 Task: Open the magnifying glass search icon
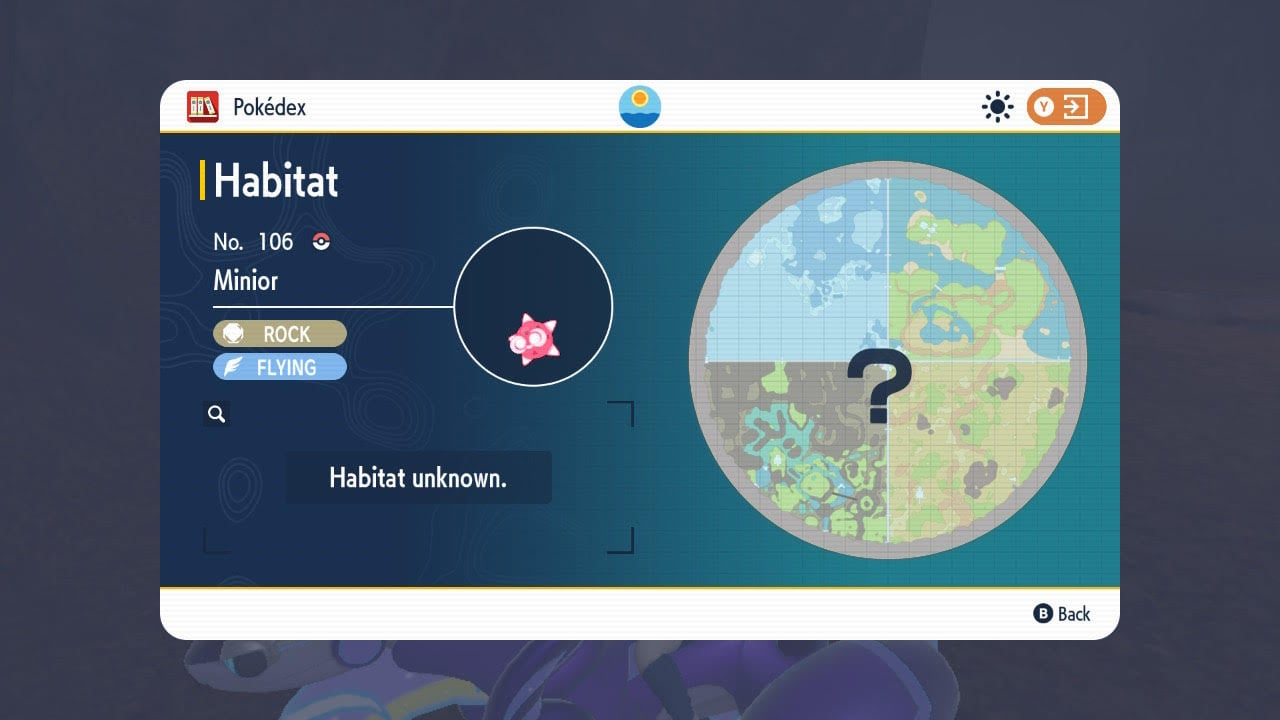(217, 413)
